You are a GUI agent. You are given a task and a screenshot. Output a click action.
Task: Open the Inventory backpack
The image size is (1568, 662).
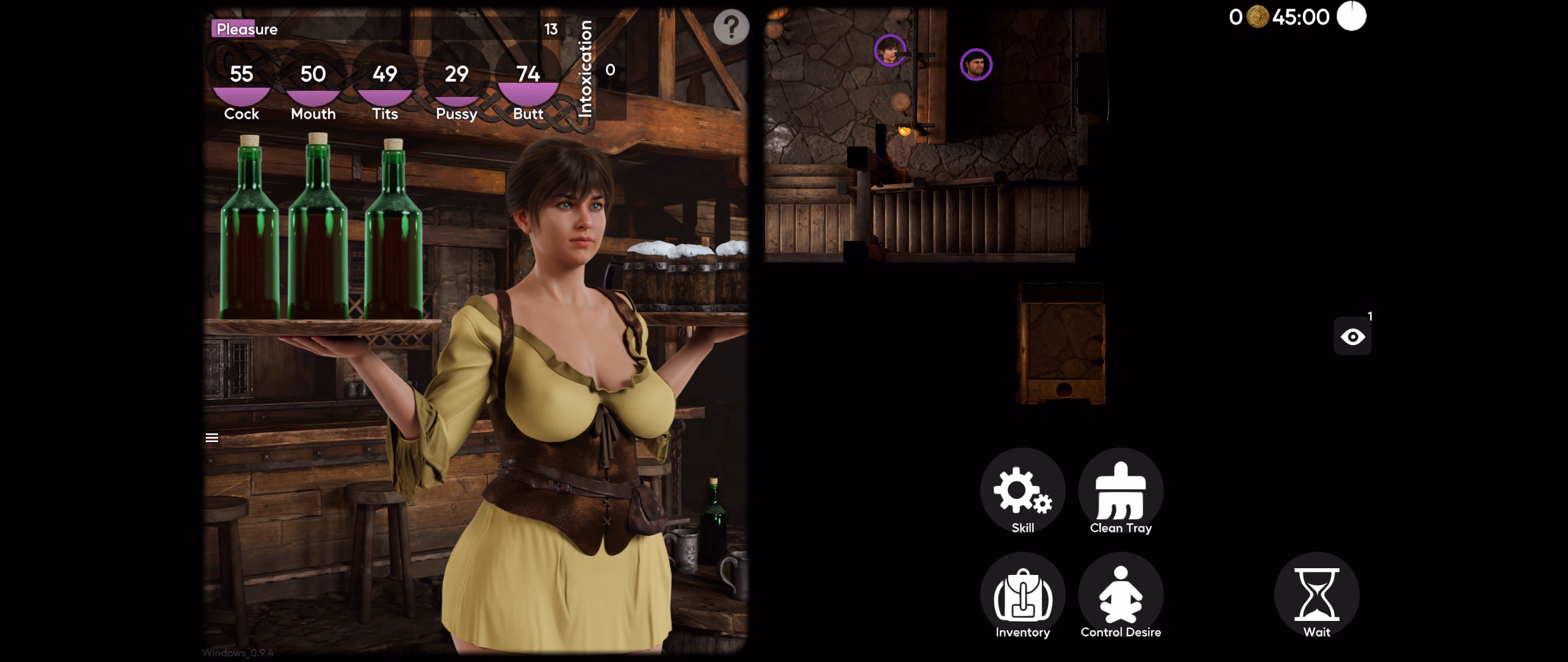tap(1022, 596)
